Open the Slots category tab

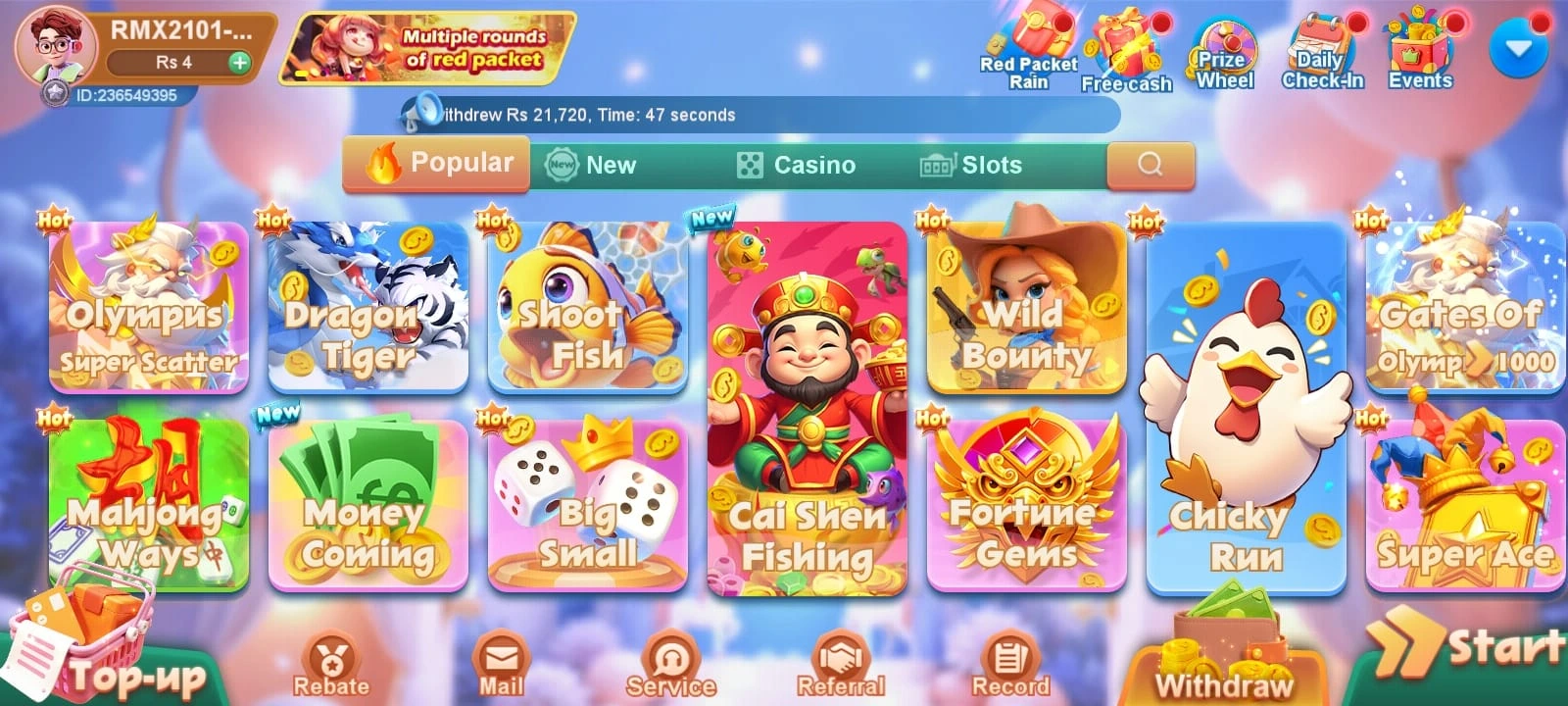point(970,165)
